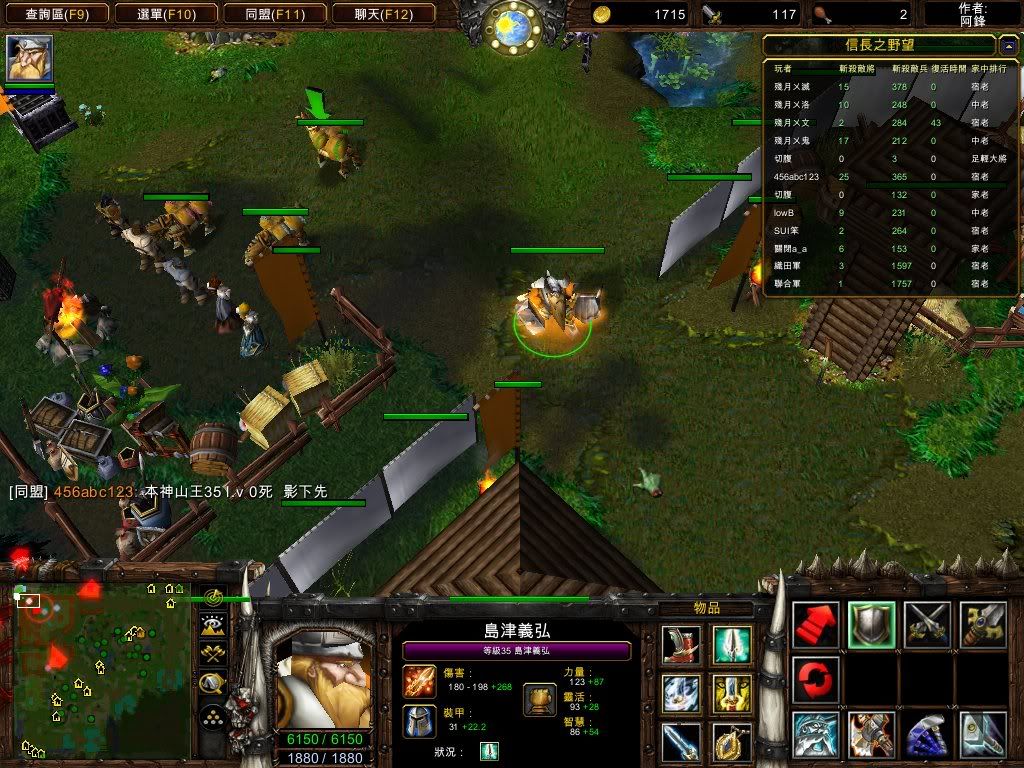Viewport: 1024px width, 768px height.
Task: Select the golden amulet inventory item
Action: pyautogui.click(x=732, y=742)
